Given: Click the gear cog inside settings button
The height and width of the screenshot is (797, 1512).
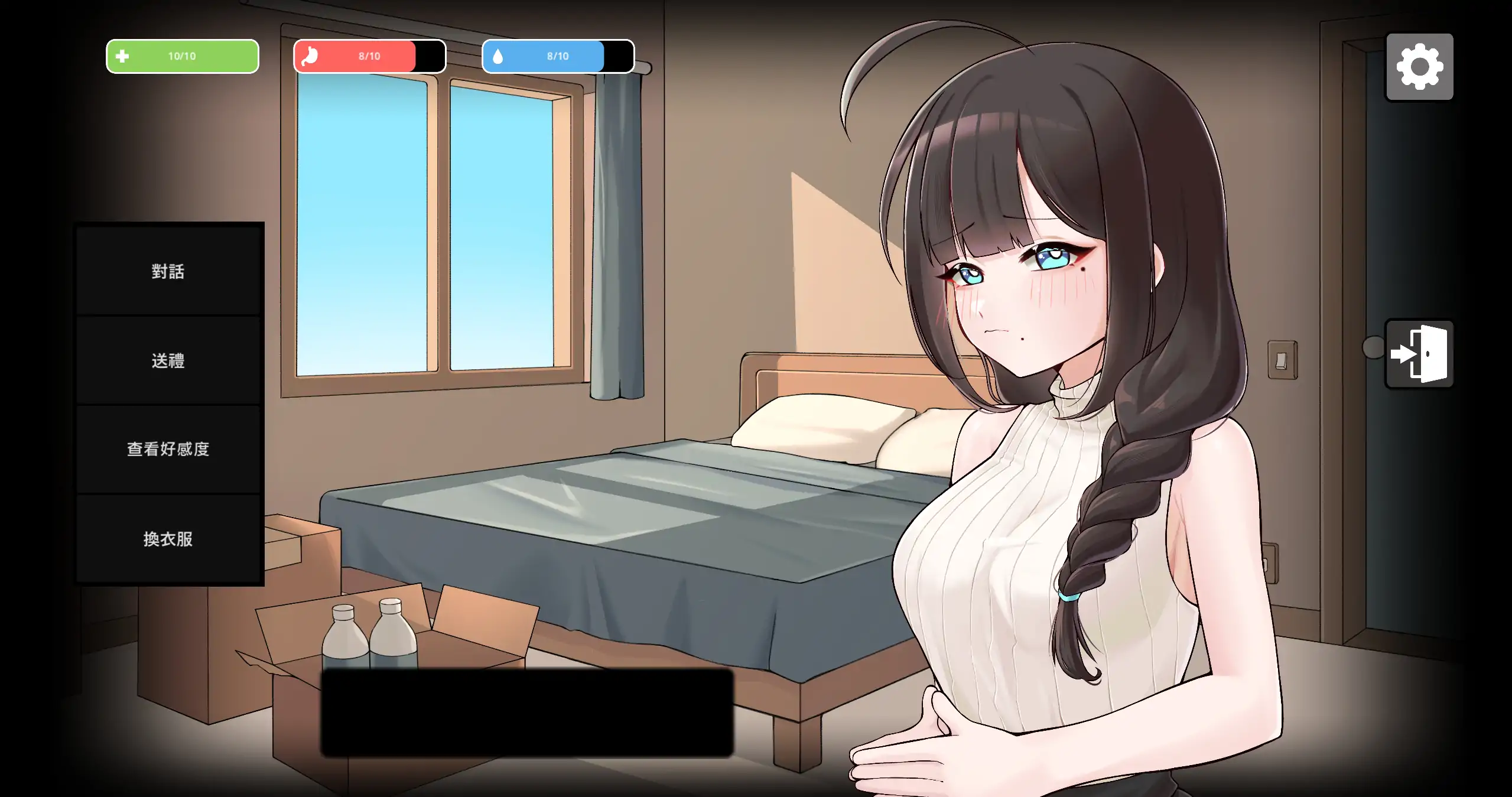Looking at the screenshot, I should pos(1419,66).
